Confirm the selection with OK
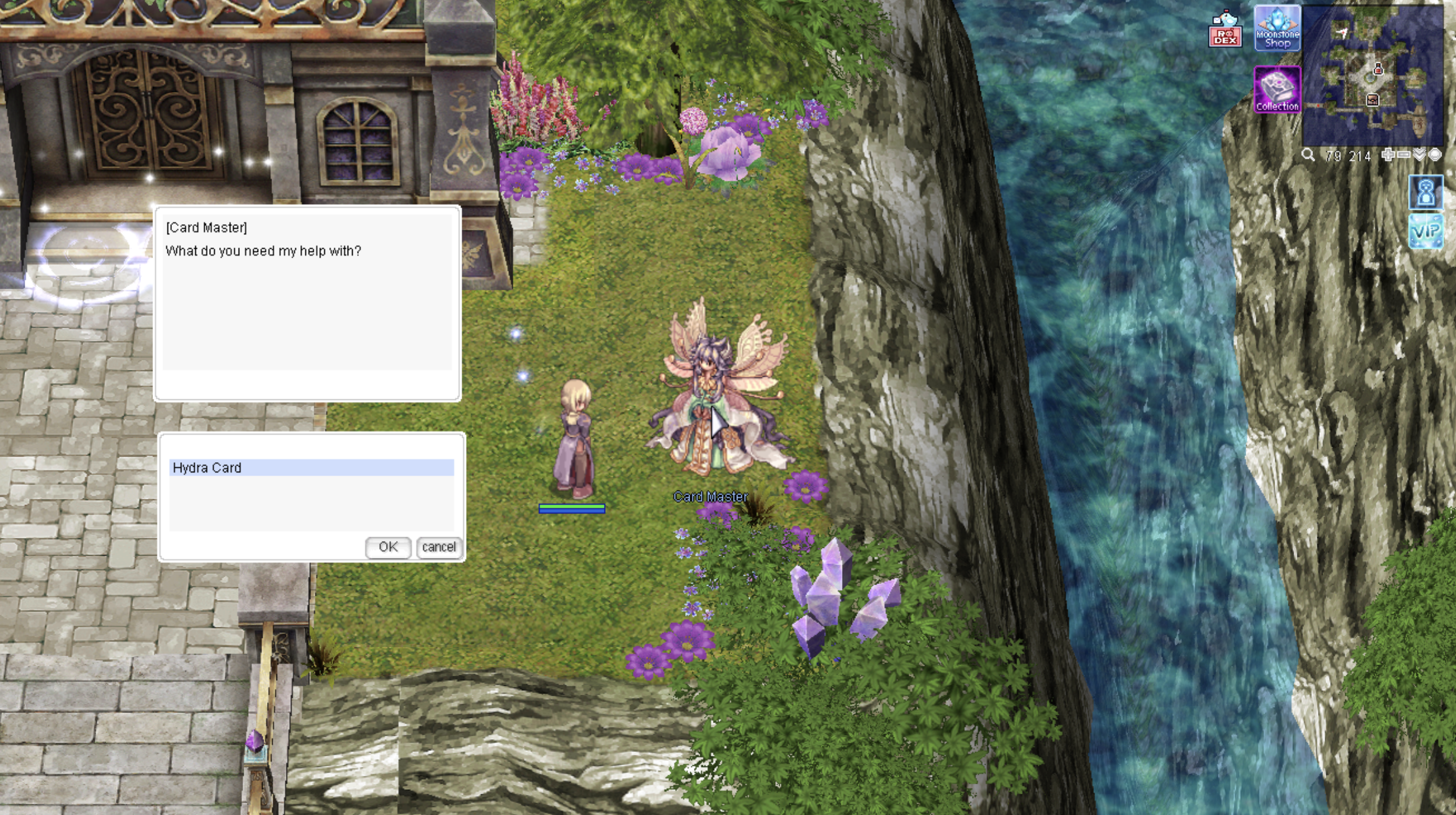Viewport: 1456px width, 815px height. point(388,547)
